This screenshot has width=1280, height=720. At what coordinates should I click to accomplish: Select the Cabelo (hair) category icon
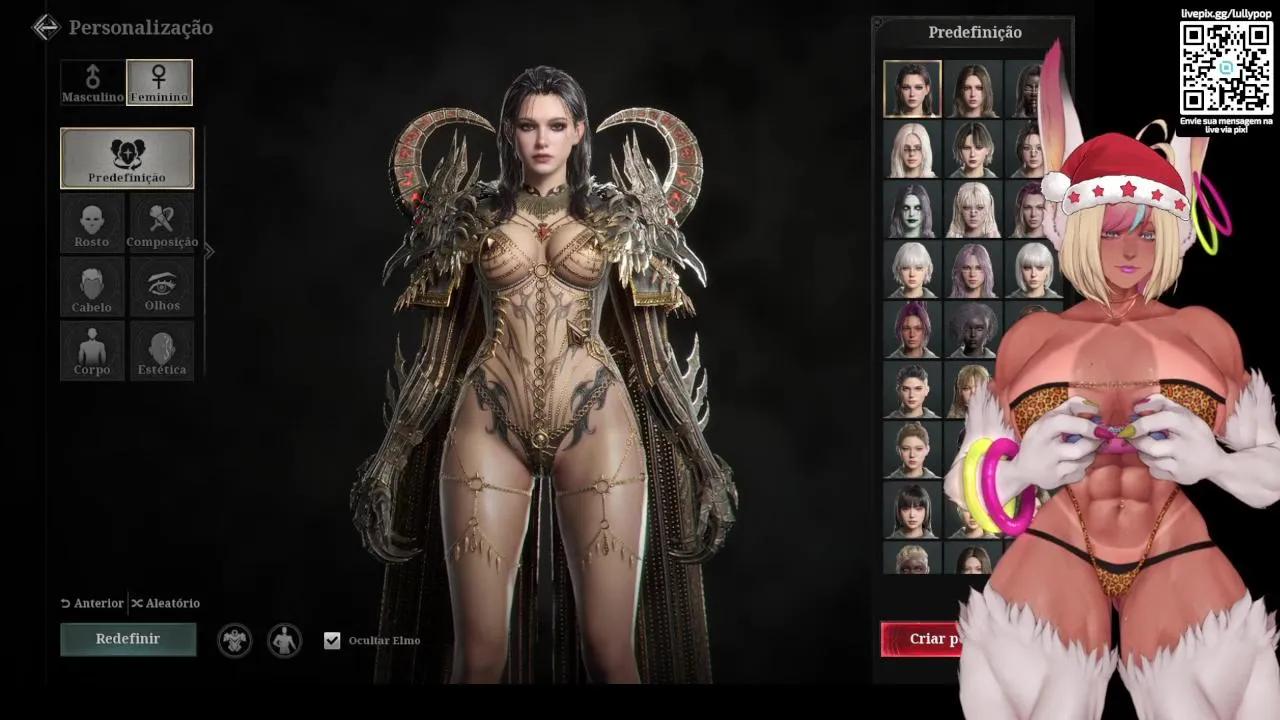(92, 287)
